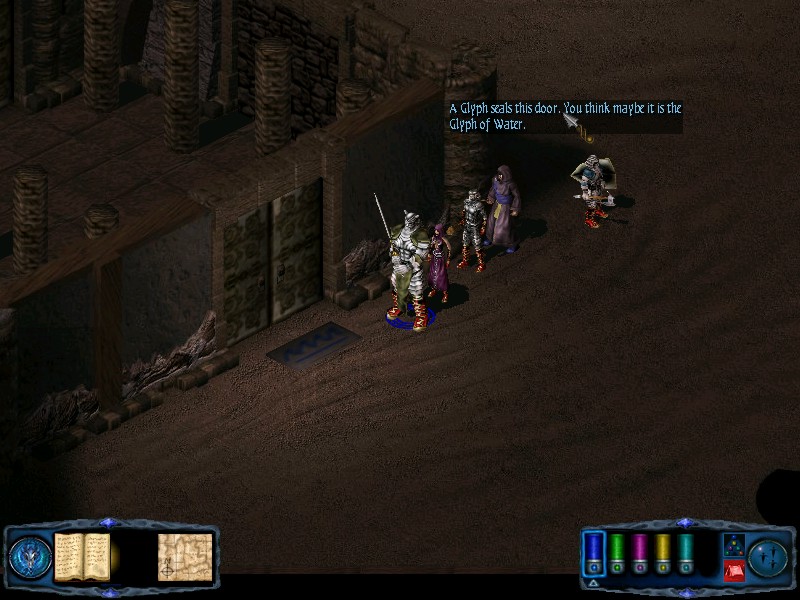The width and height of the screenshot is (800, 600).
Task: Click the small triangle under the blue vial
Action: [x=594, y=583]
